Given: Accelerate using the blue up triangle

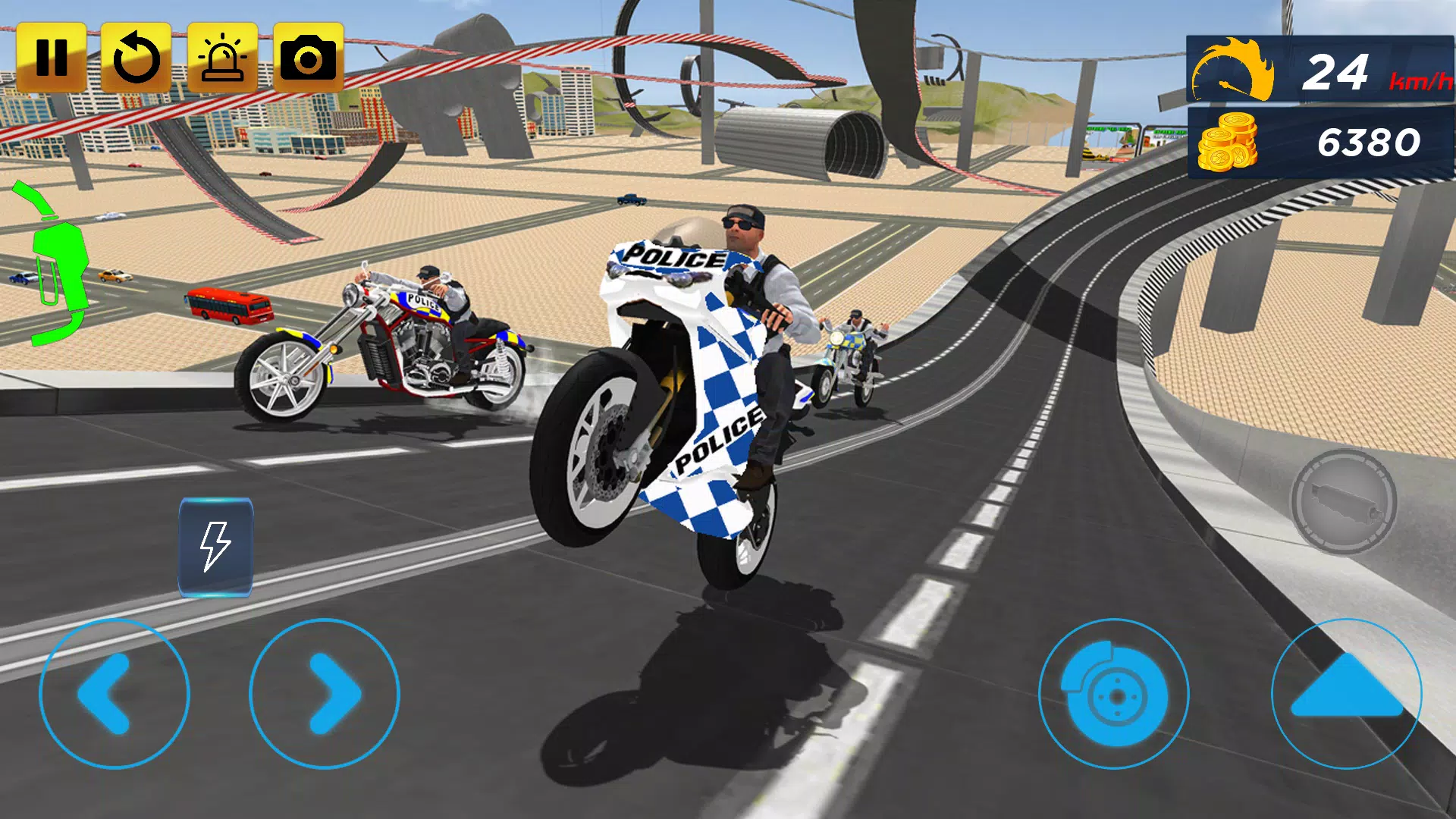Looking at the screenshot, I should 1346,692.
